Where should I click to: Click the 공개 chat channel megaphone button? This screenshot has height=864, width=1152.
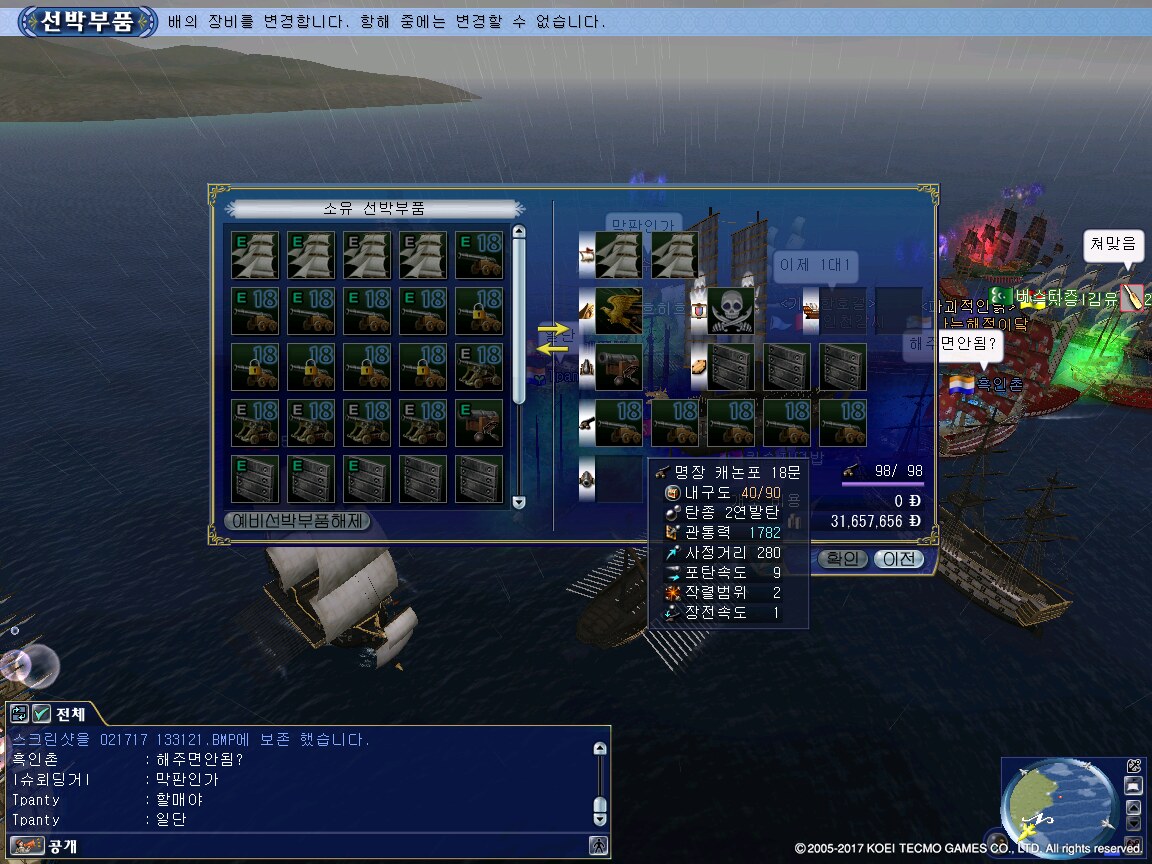(27, 846)
